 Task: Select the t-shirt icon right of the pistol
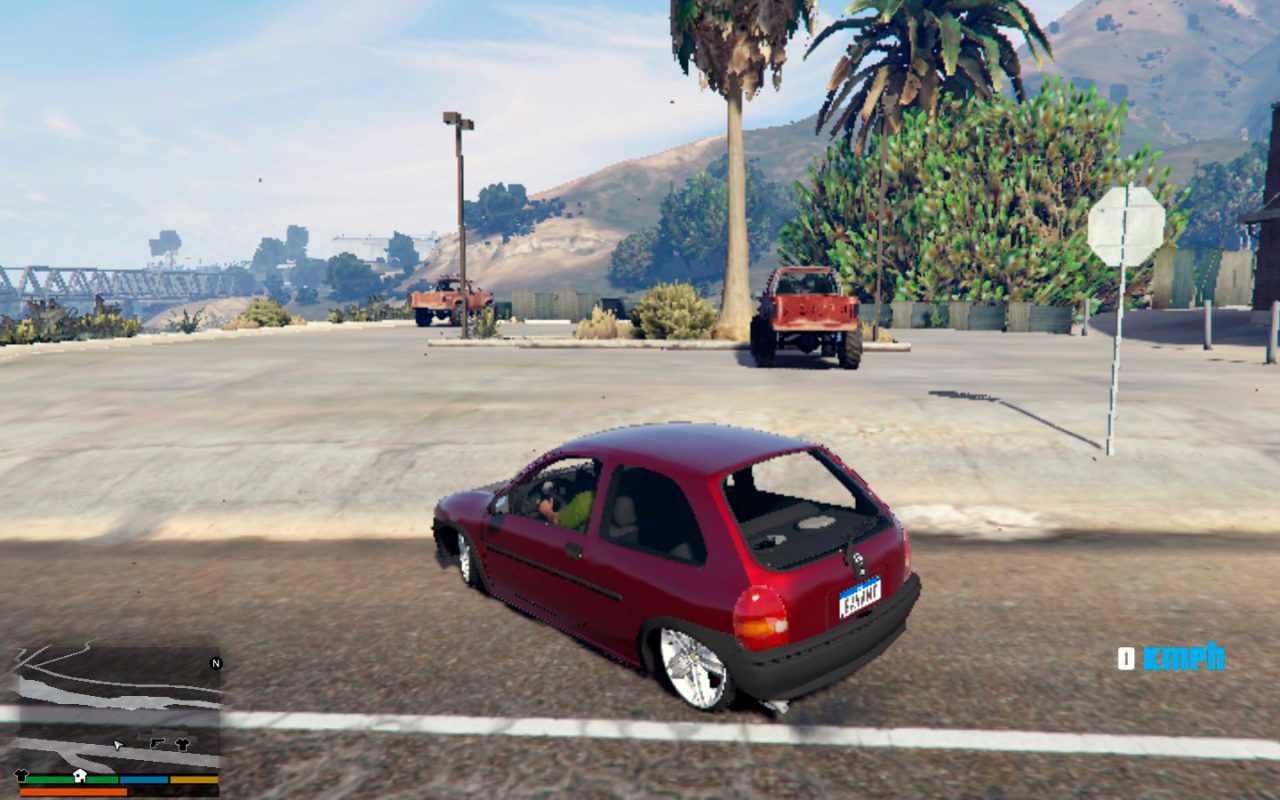click(x=183, y=744)
